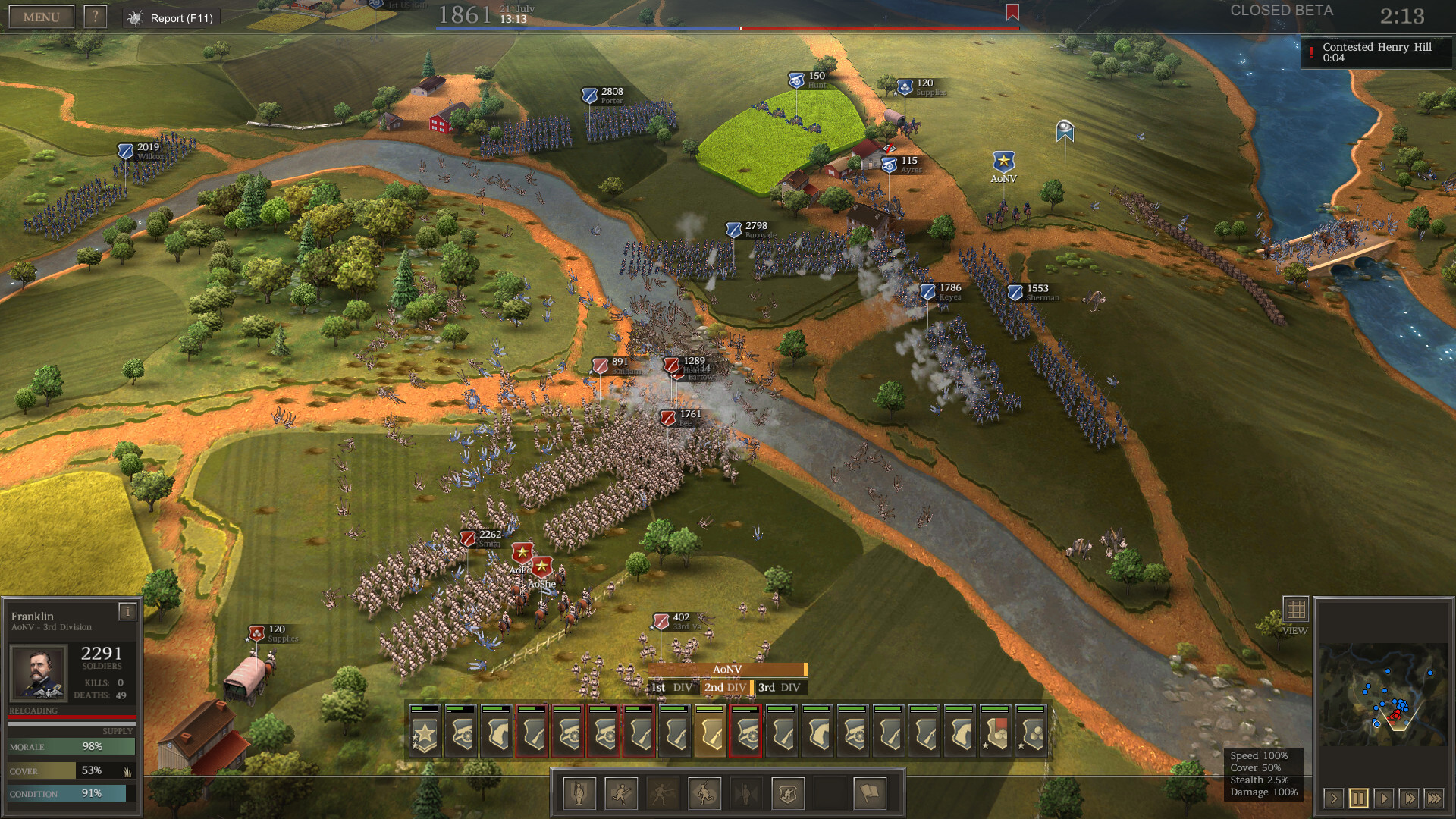Order a run with the running soldier icon
The height and width of the screenshot is (819, 1456).
622,794
